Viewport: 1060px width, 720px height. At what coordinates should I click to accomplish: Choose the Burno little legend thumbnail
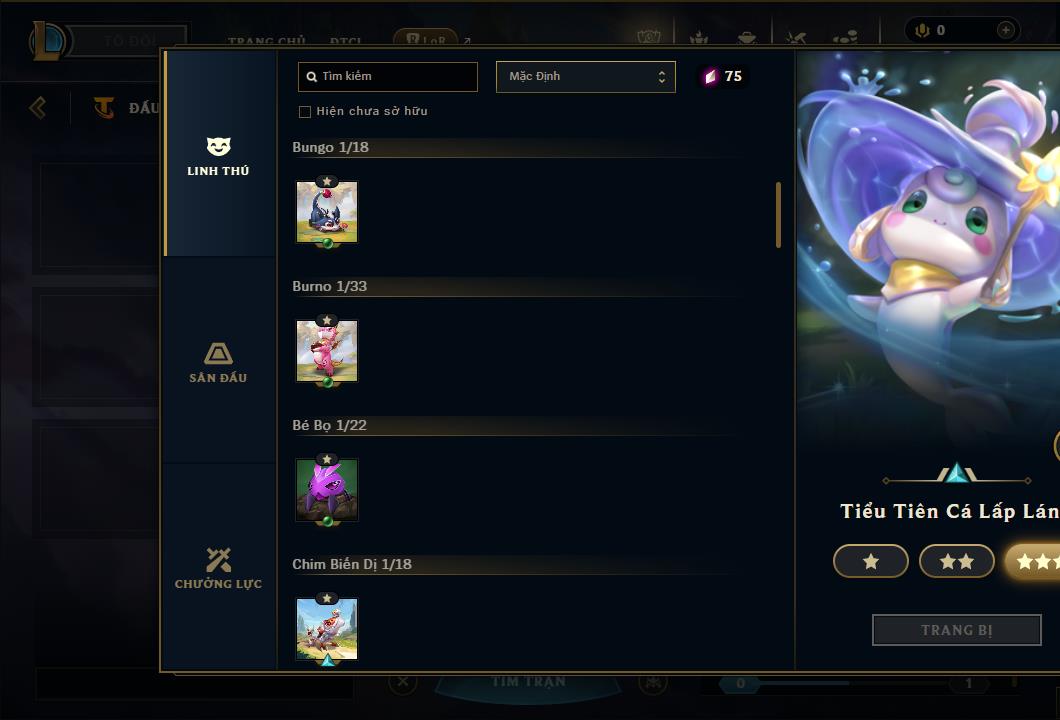click(x=327, y=351)
